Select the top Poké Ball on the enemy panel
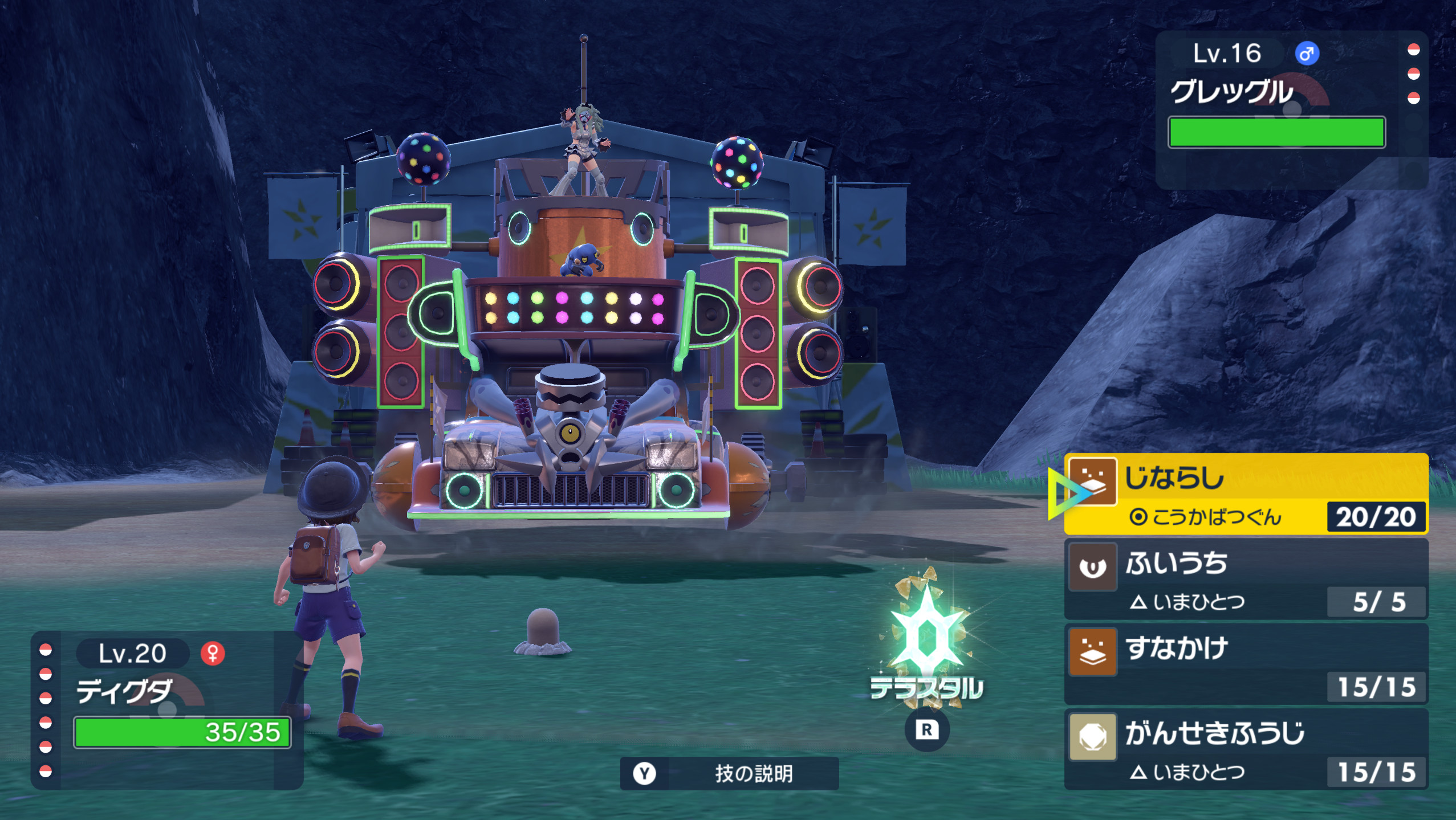Image resolution: width=1456 pixels, height=820 pixels. [1414, 50]
